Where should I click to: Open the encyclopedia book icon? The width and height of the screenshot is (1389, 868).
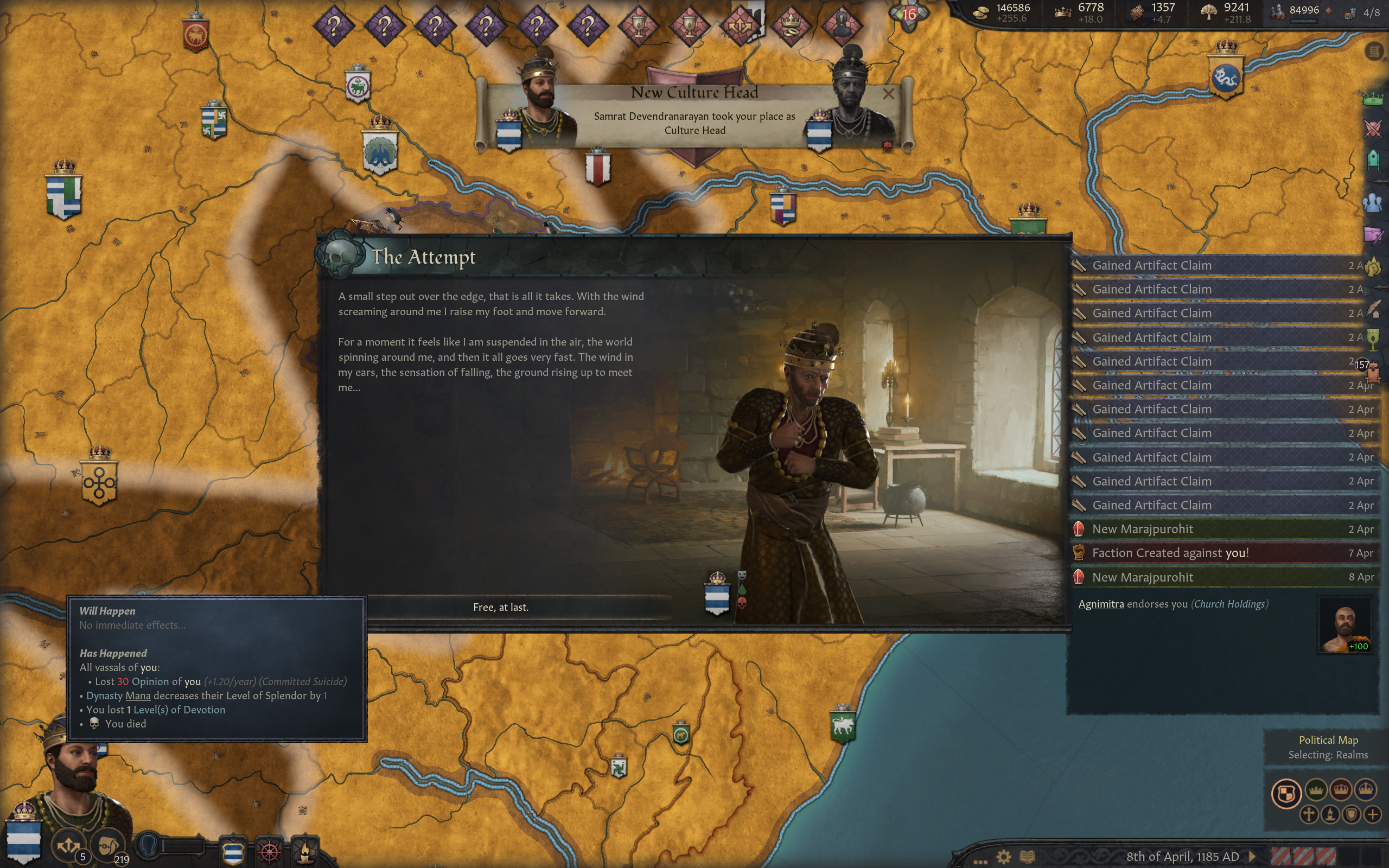coord(1027,857)
